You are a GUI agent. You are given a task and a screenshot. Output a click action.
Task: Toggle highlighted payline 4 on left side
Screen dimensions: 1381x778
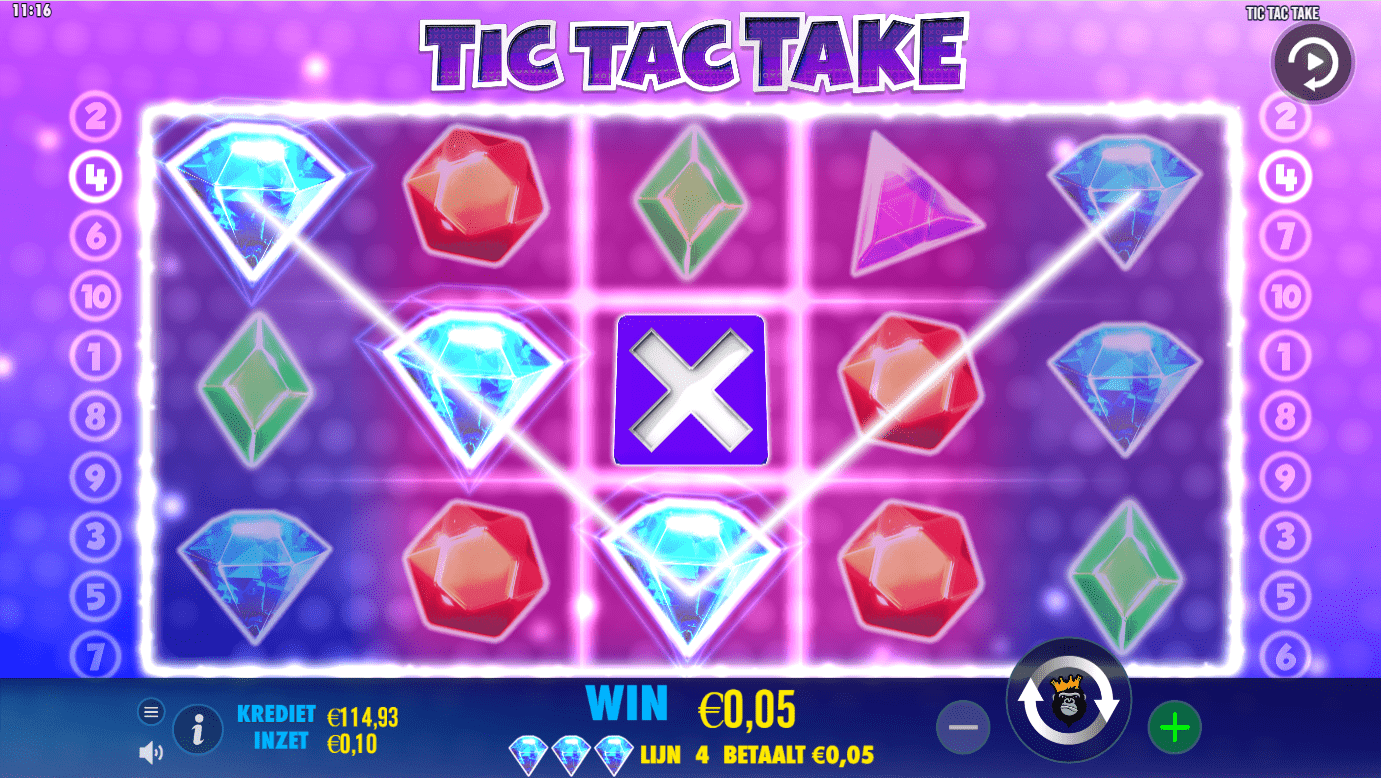coord(96,177)
